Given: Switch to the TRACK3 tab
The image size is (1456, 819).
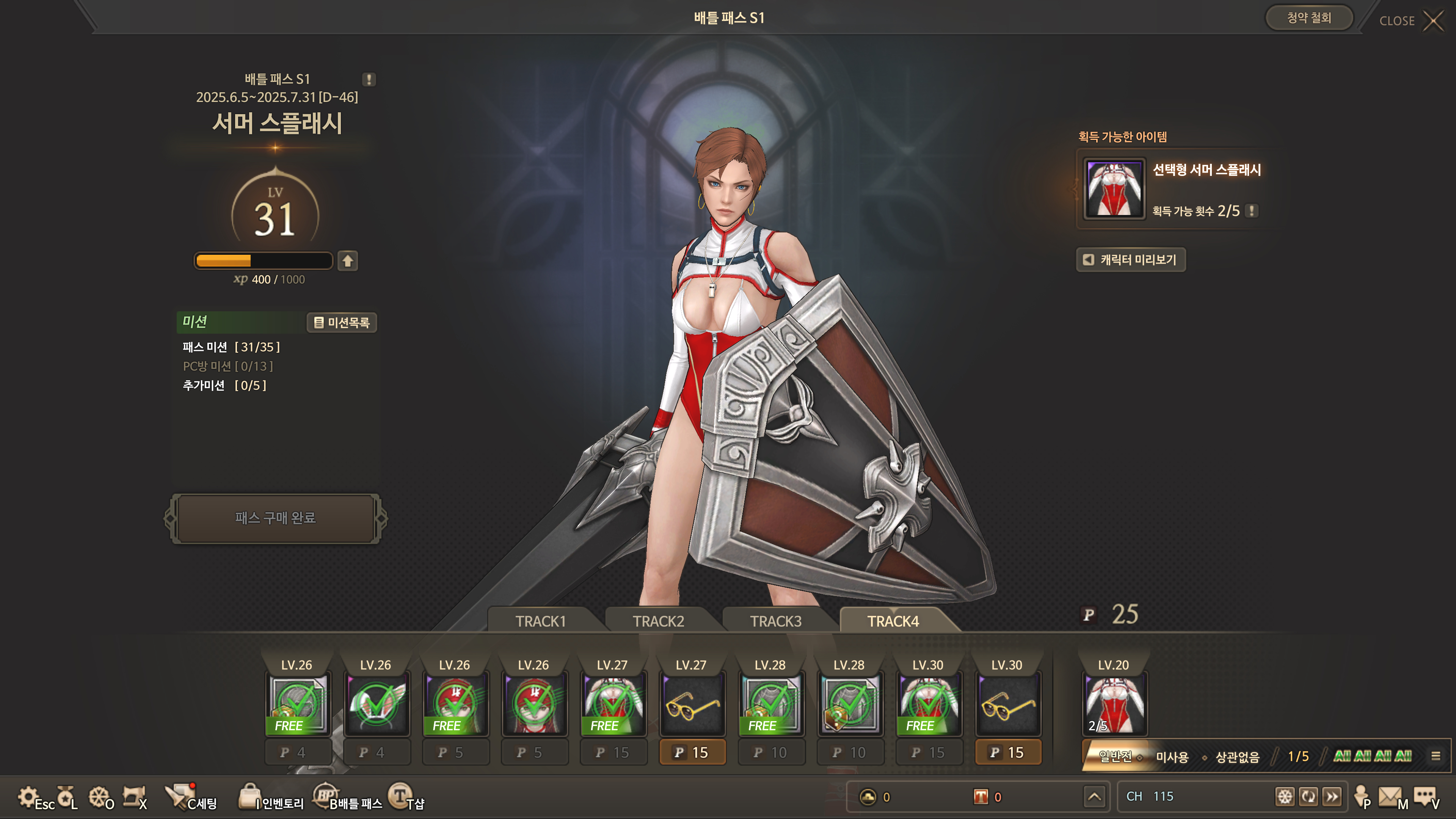Looking at the screenshot, I should (775, 621).
